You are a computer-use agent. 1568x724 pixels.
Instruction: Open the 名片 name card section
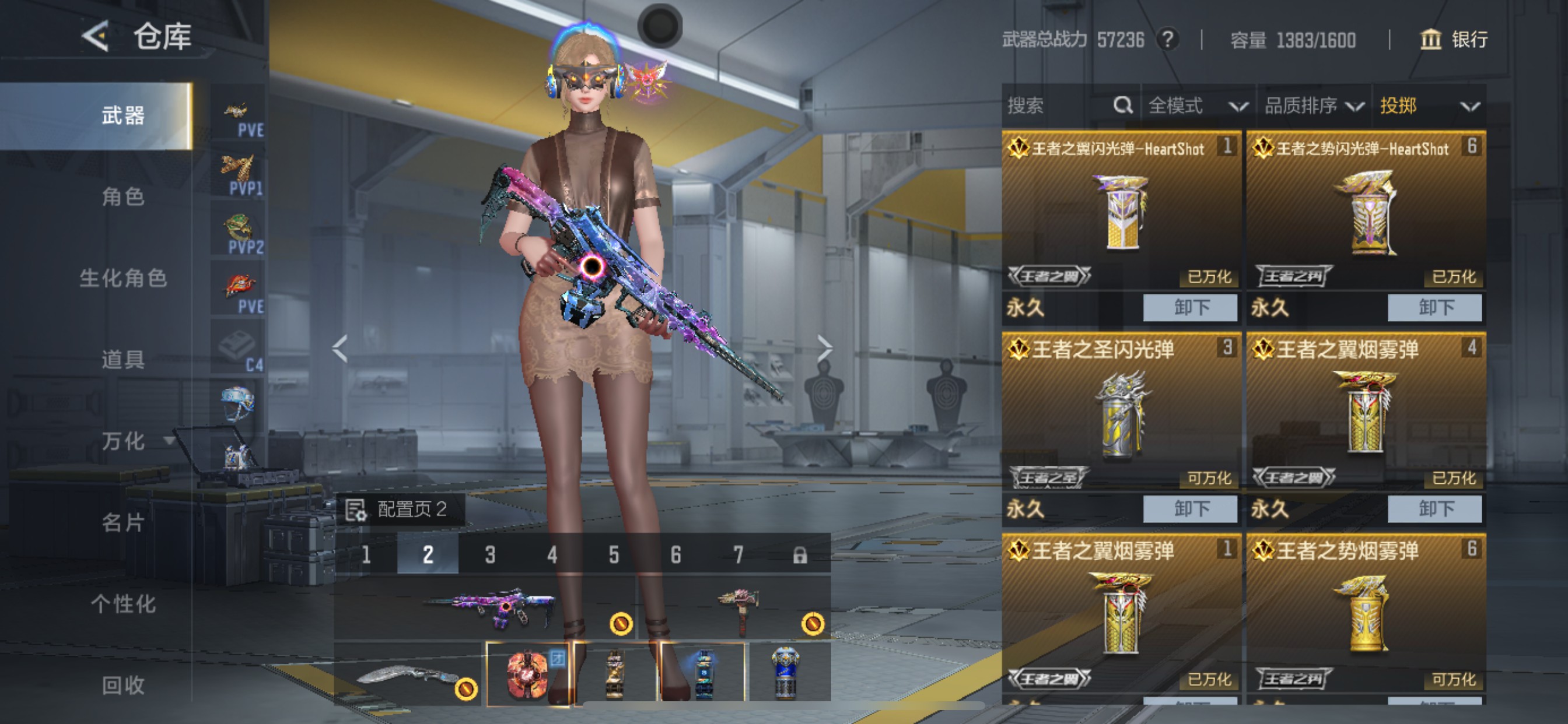[x=123, y=523]
